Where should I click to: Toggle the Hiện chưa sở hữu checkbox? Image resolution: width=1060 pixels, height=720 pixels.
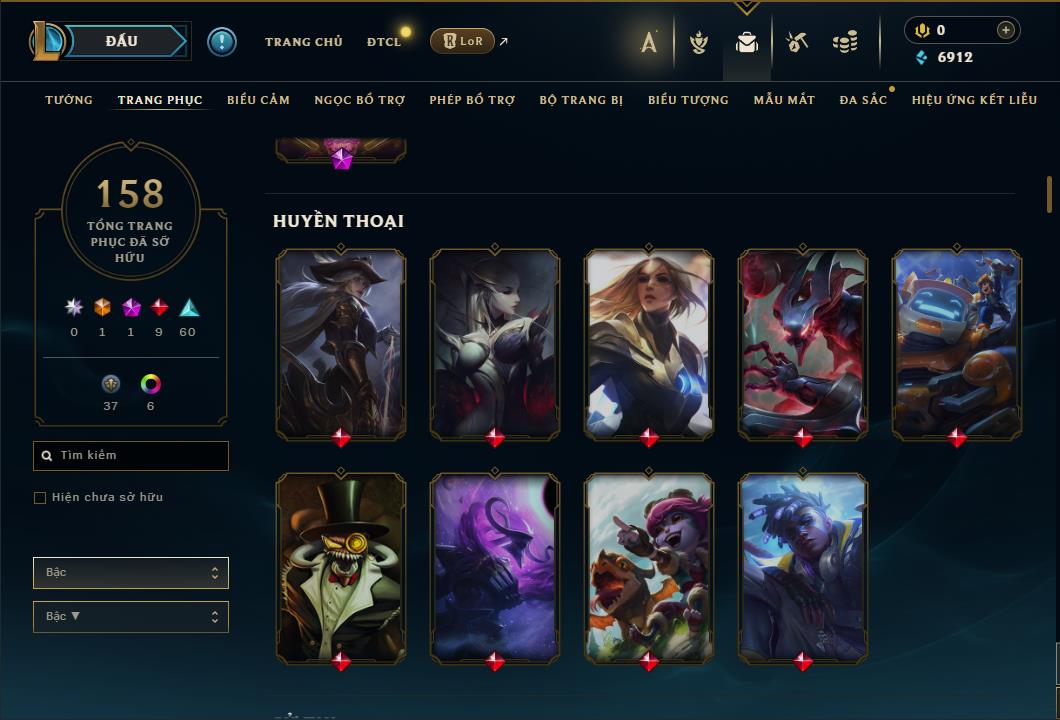point(40,498)
